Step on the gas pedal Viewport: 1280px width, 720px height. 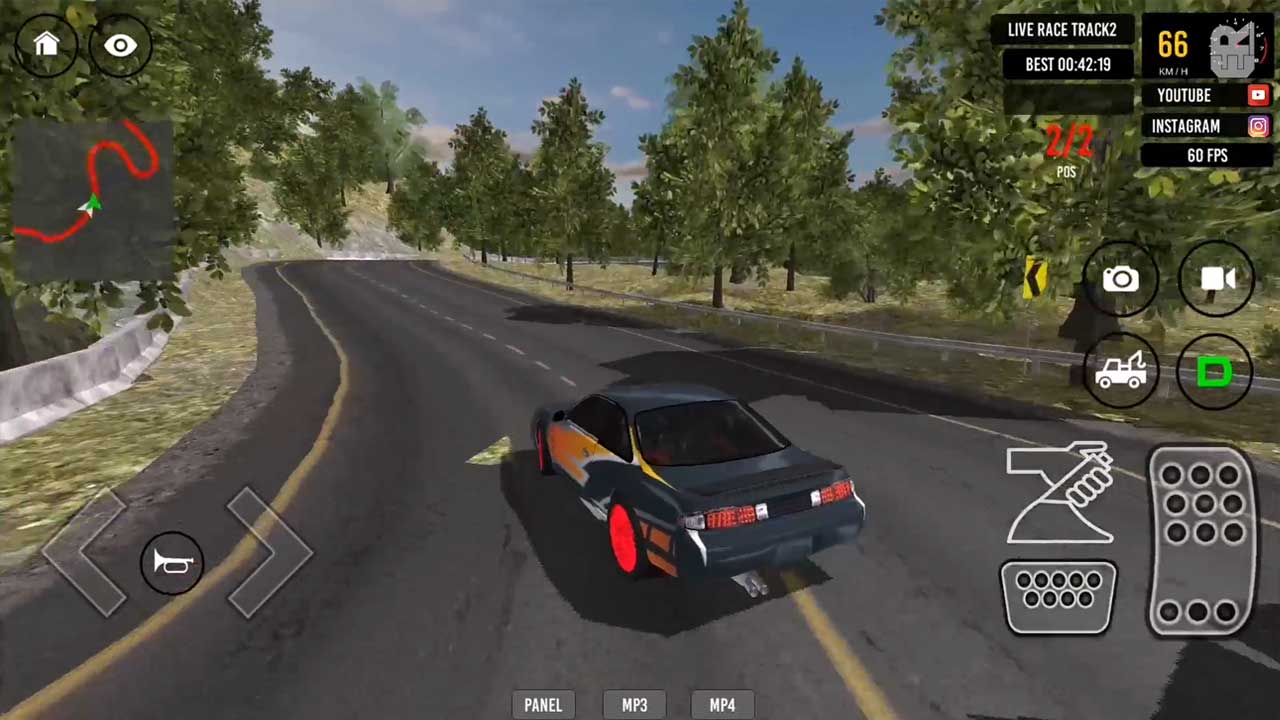(1202, 540)
